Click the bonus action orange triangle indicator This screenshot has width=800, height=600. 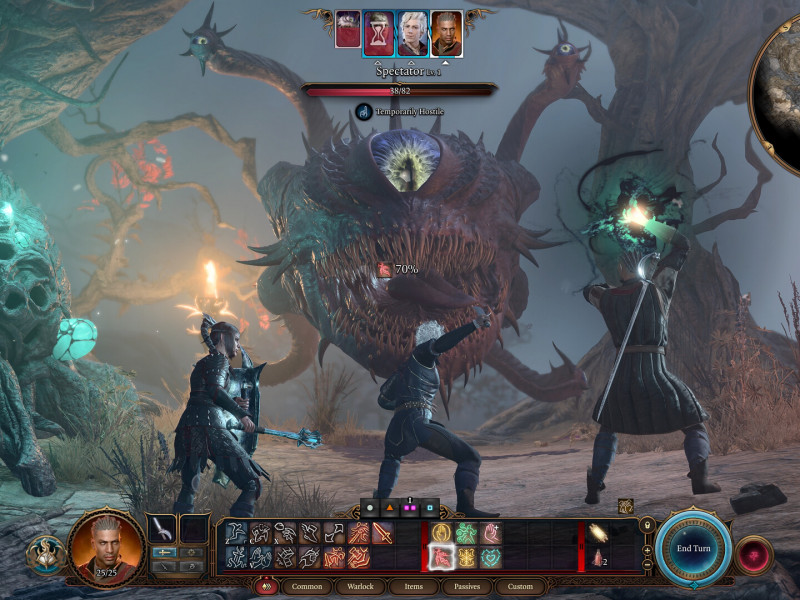point(387,507)
